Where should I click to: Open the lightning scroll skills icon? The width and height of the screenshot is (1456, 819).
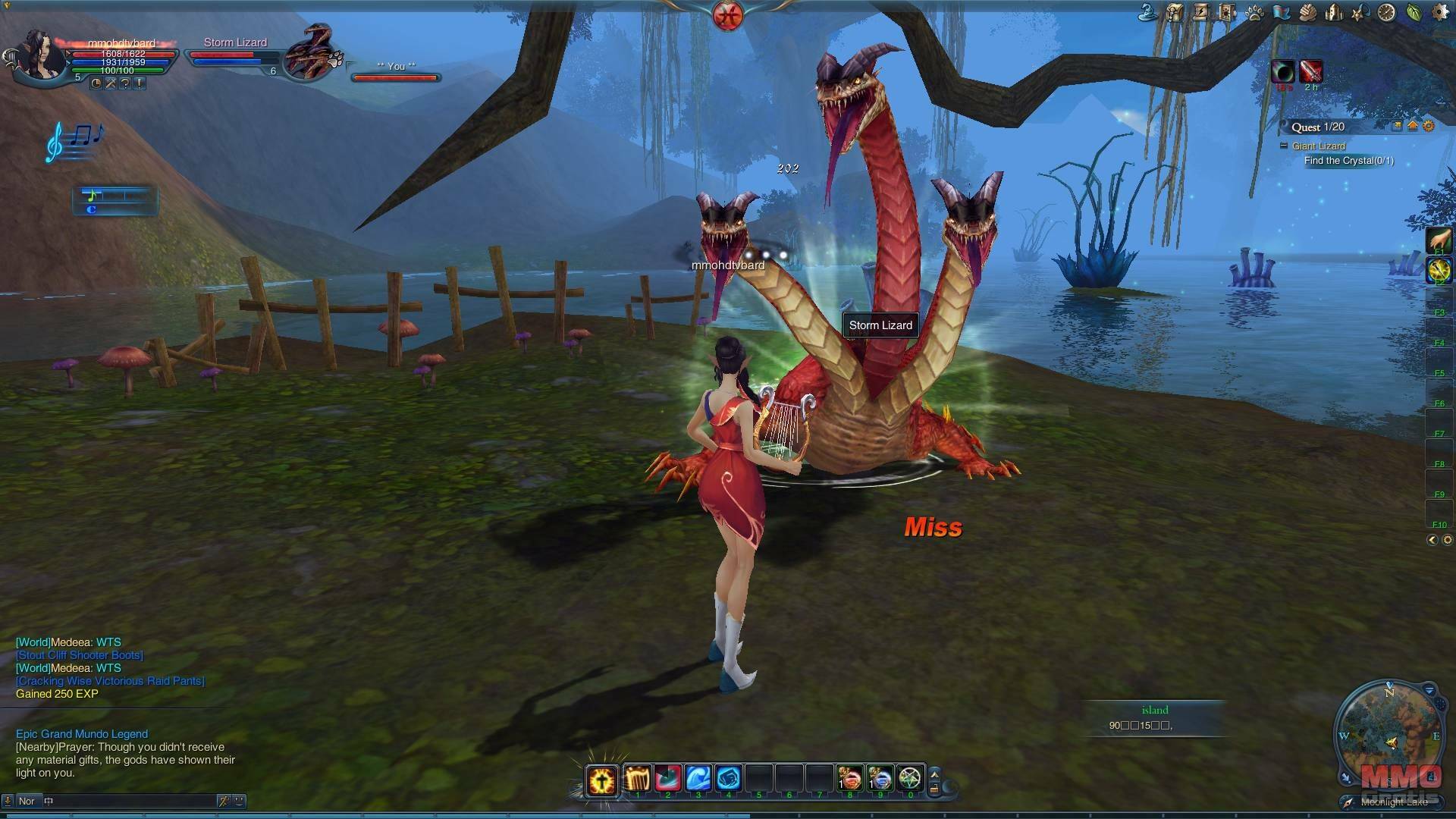(1202, 13)
